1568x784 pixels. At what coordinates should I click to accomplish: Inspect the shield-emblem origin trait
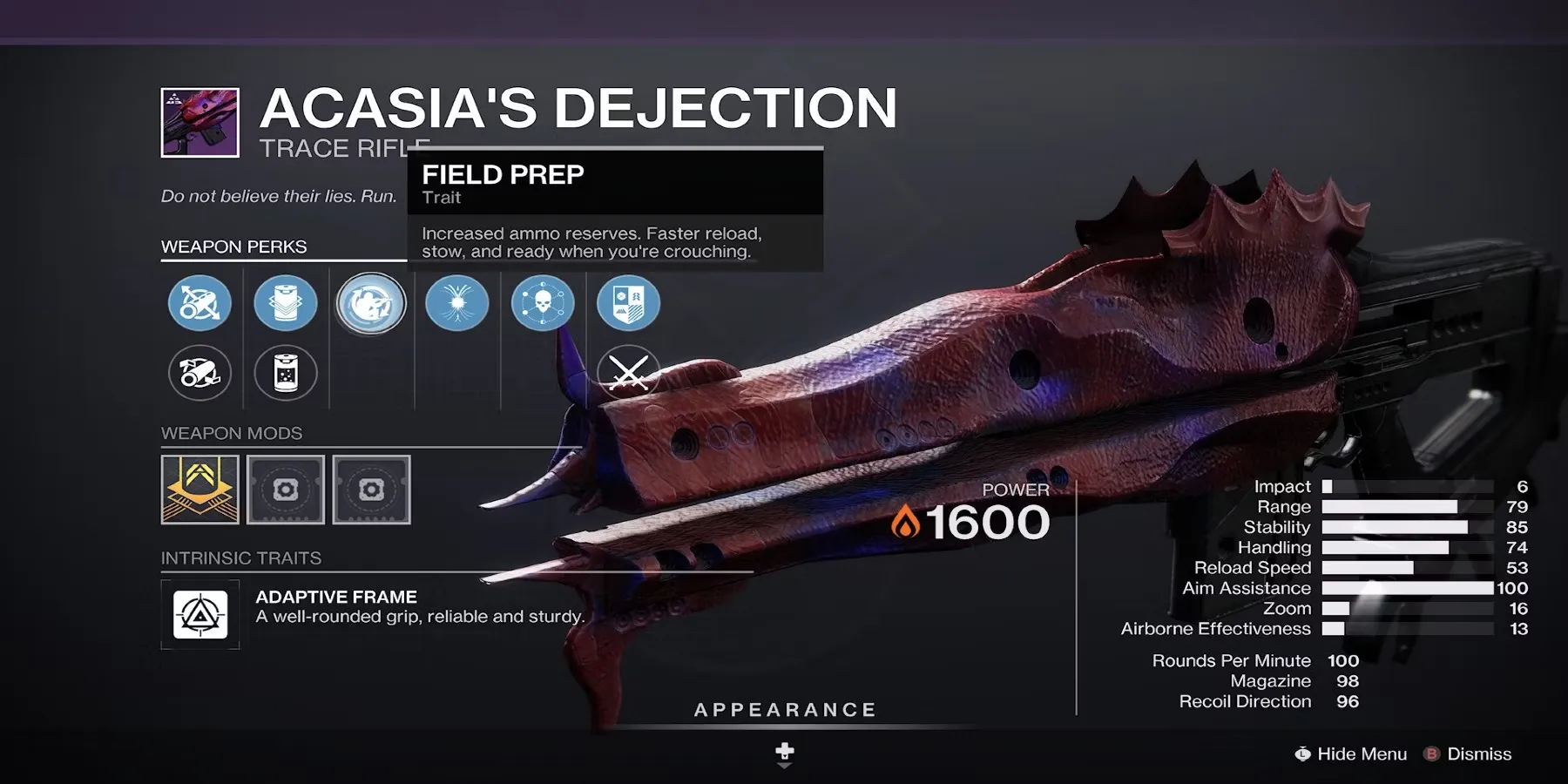tap(628, 303)
